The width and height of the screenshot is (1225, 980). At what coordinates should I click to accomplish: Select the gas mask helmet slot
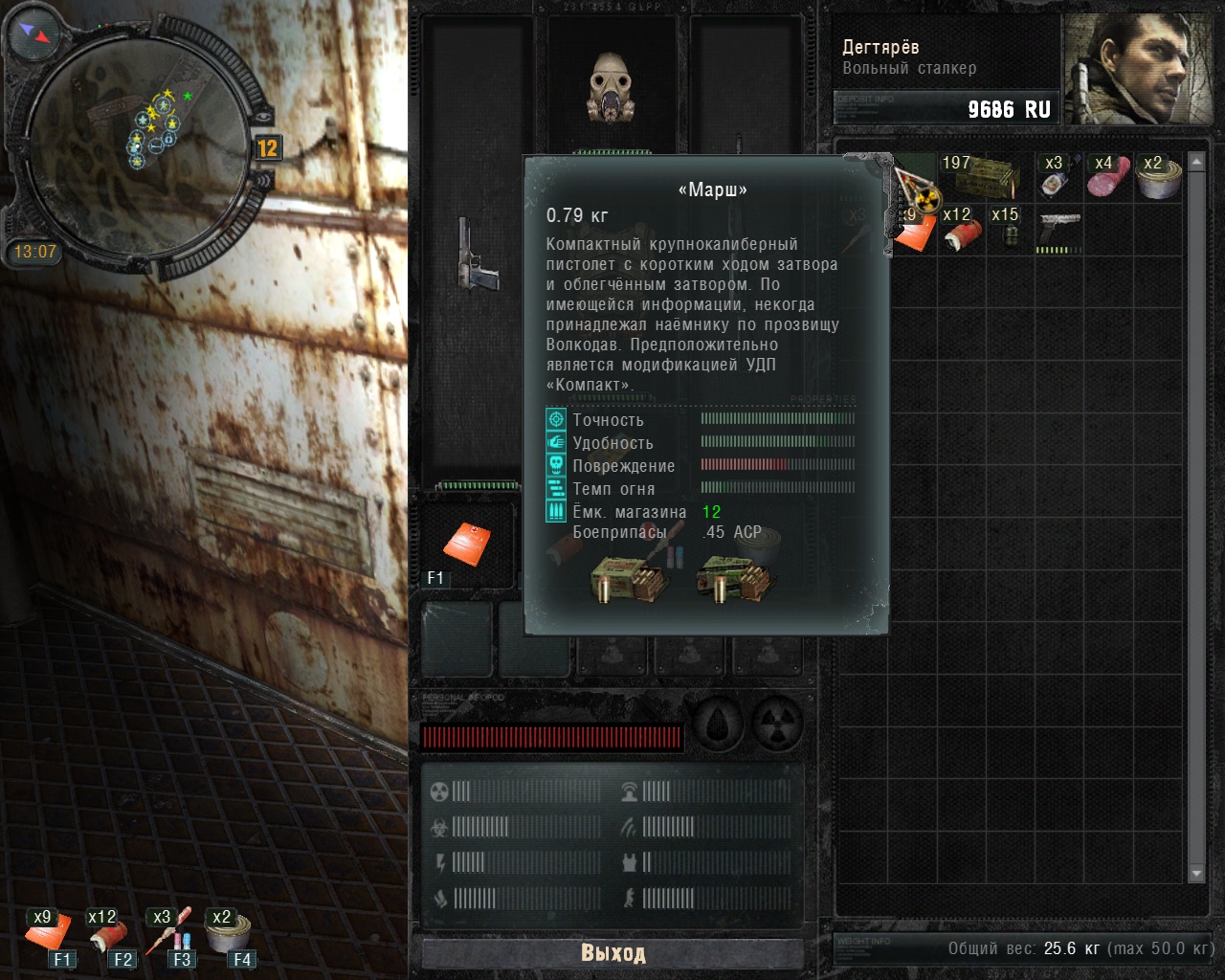612,88
